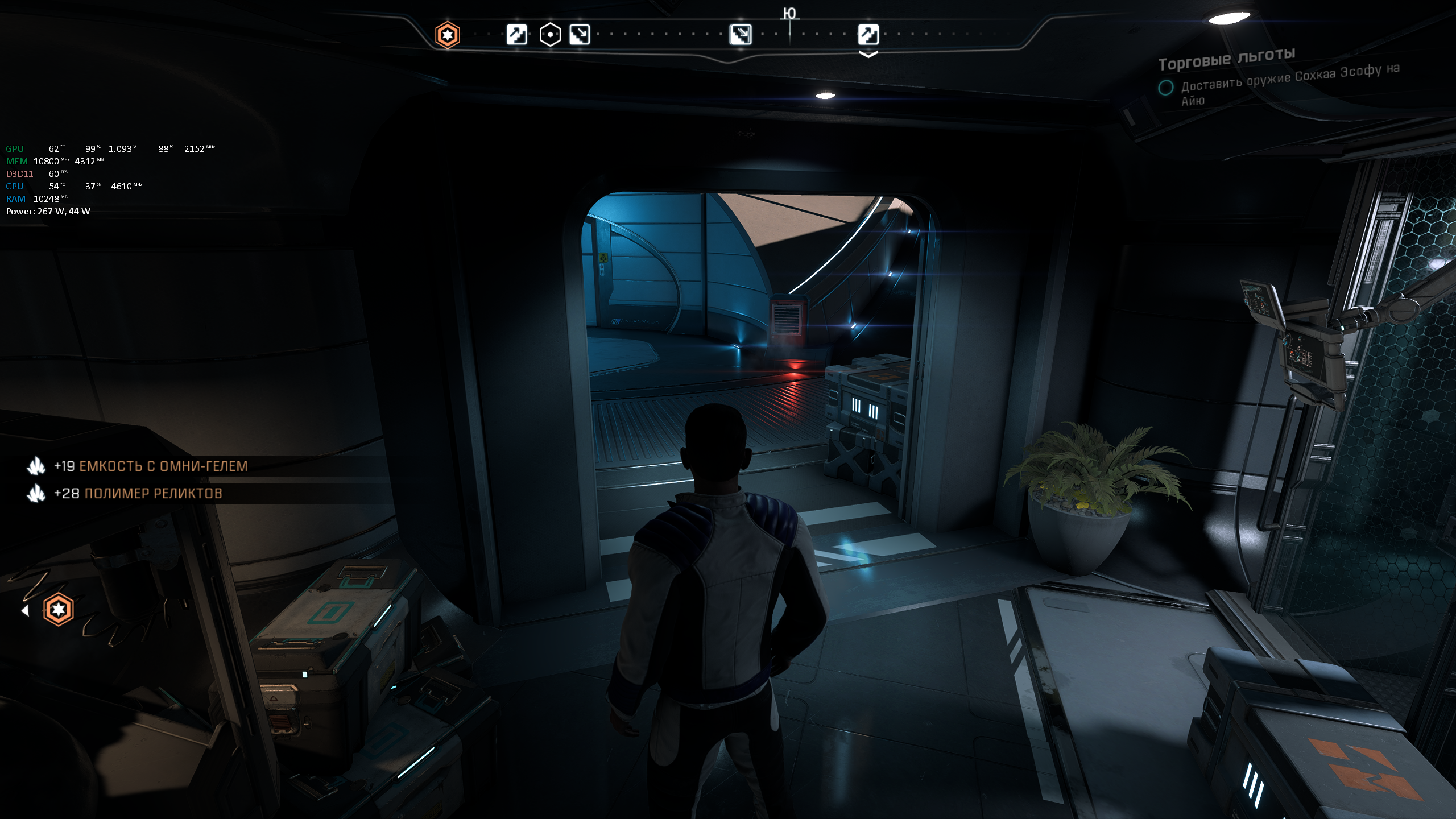1456x819 pixels.
Task: Click the Доставить оружие objective circle
Action: [1165, 88]
